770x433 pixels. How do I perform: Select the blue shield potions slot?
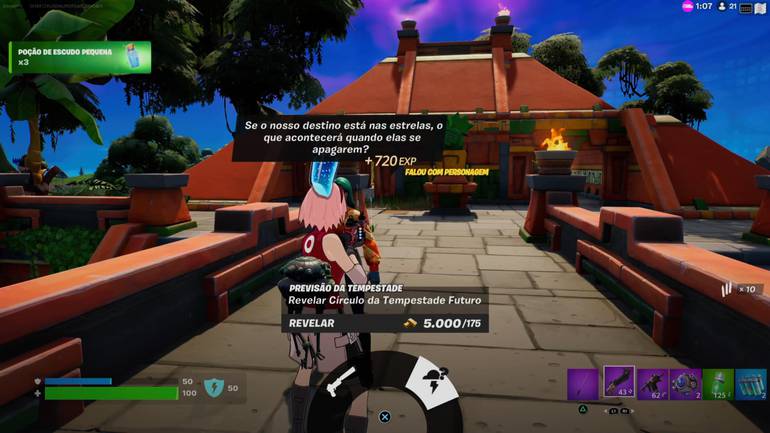click(750, 385)
